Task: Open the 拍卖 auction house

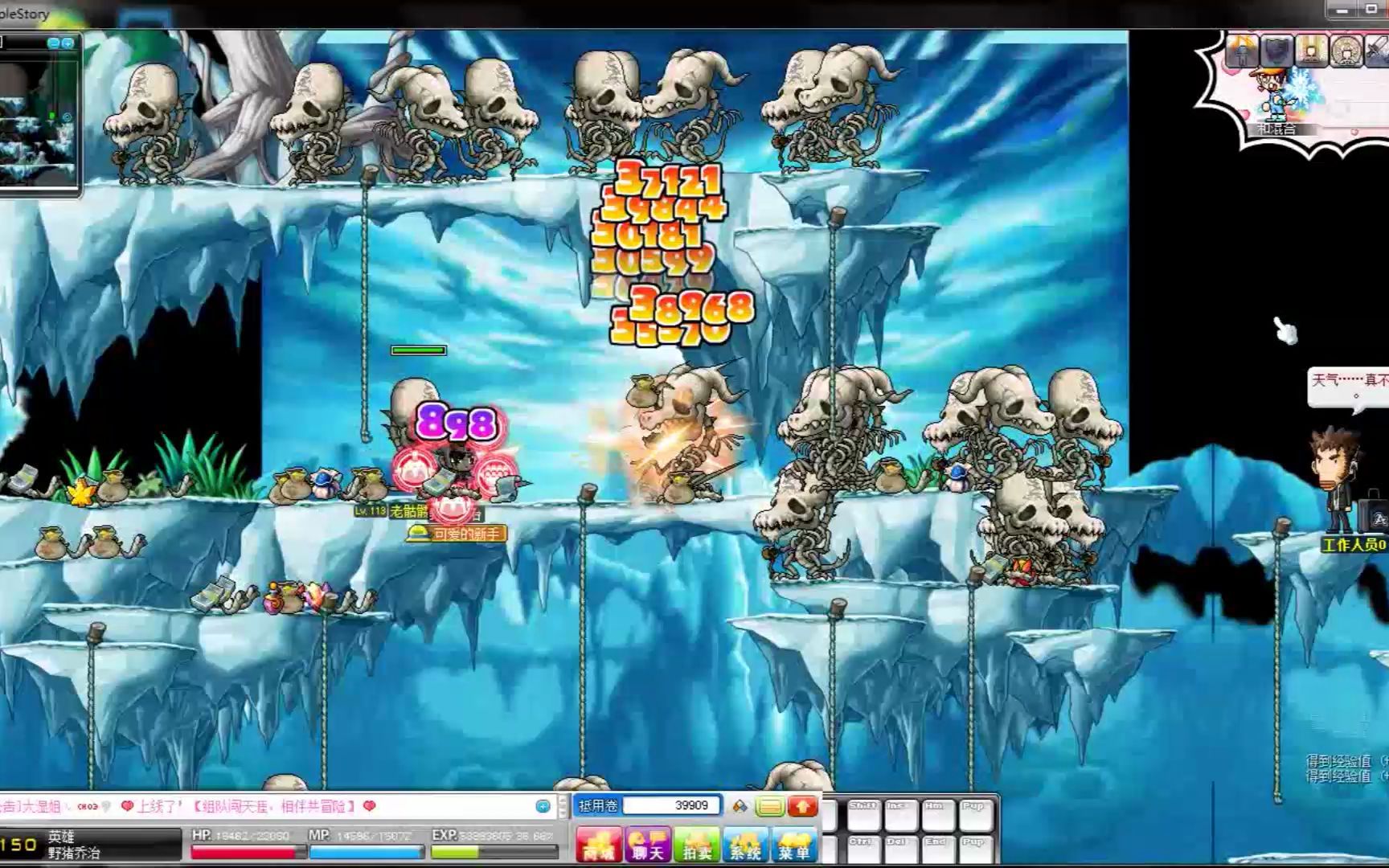Action: 696,844
